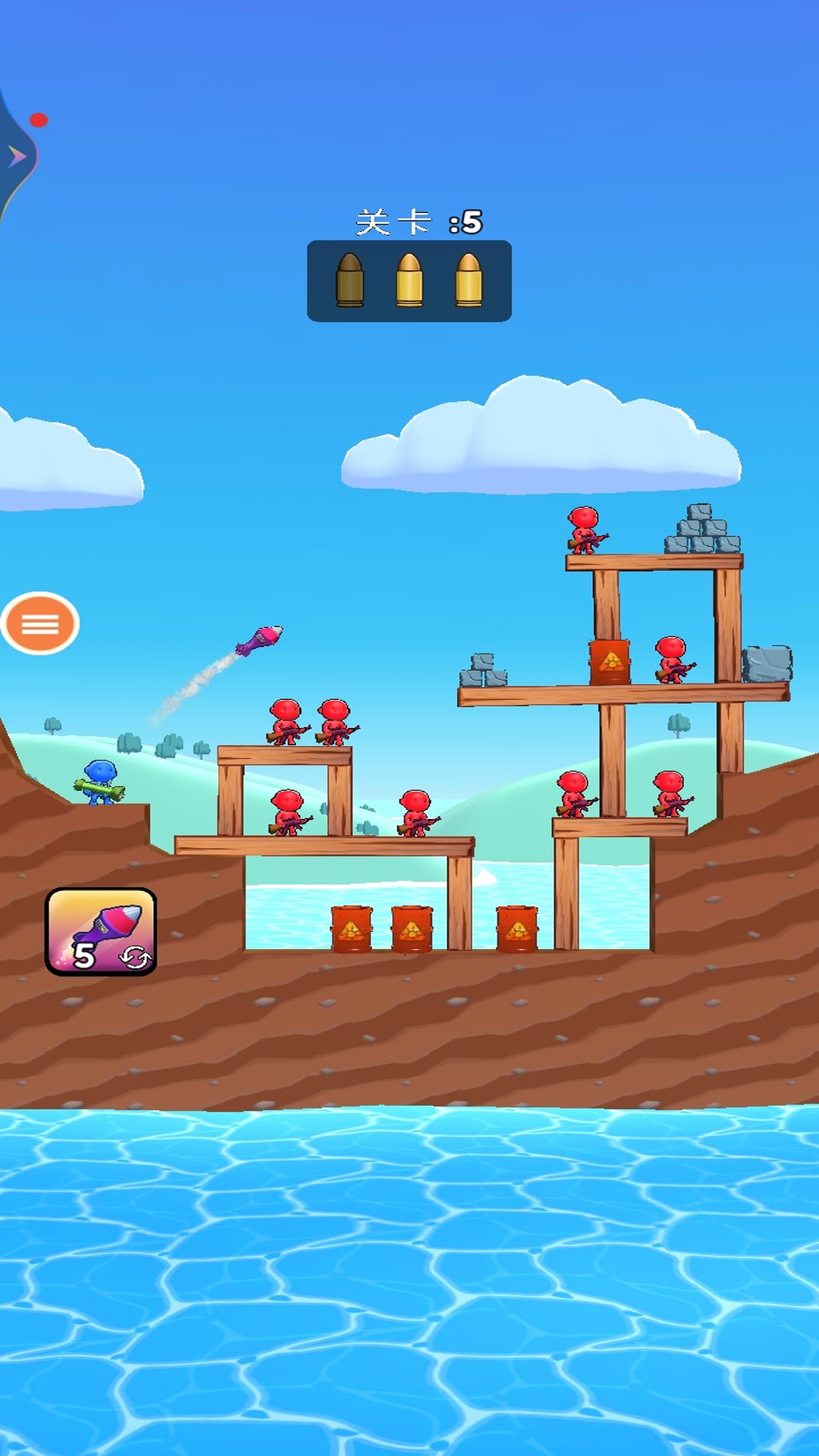Expand the side tab with red dot
The width and height of the screenshot is (819, 1456).
click(x=17, y=157)
